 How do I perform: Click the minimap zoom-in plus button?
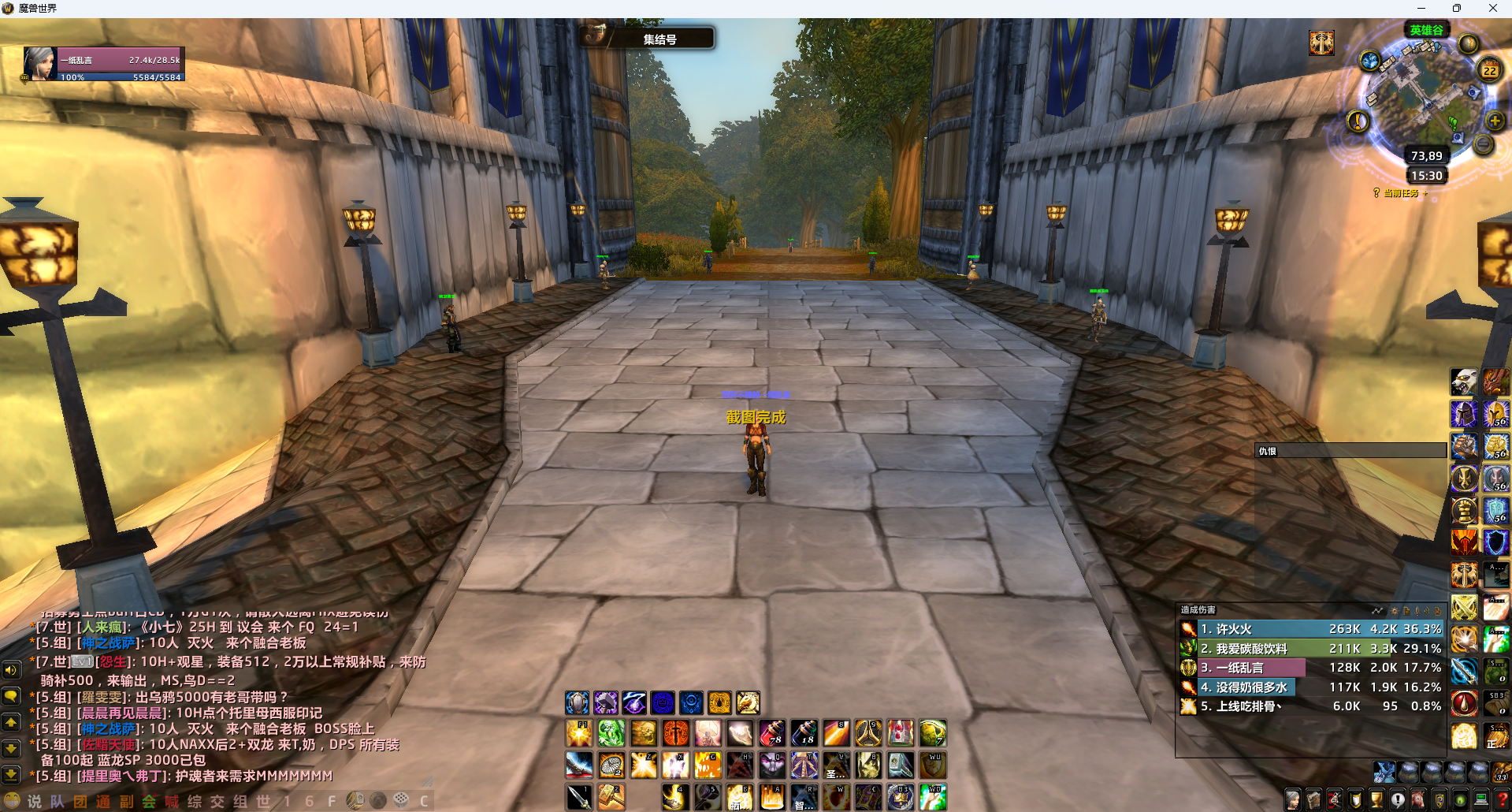pyautogui.click(x=1495, y=121)
